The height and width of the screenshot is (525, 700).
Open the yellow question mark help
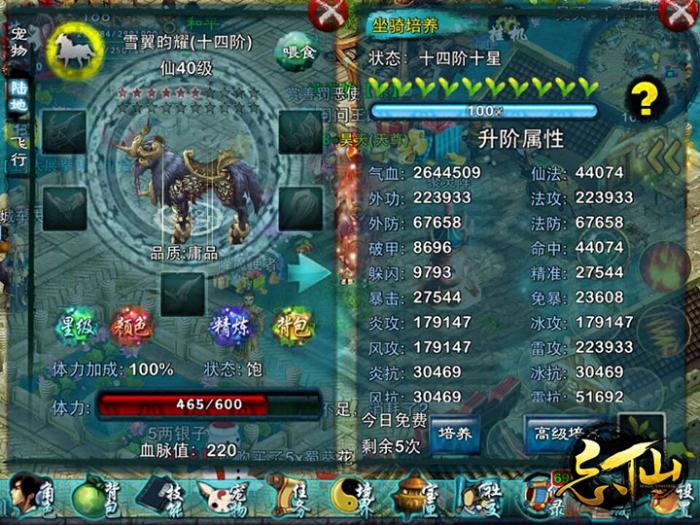pos(646,100)
